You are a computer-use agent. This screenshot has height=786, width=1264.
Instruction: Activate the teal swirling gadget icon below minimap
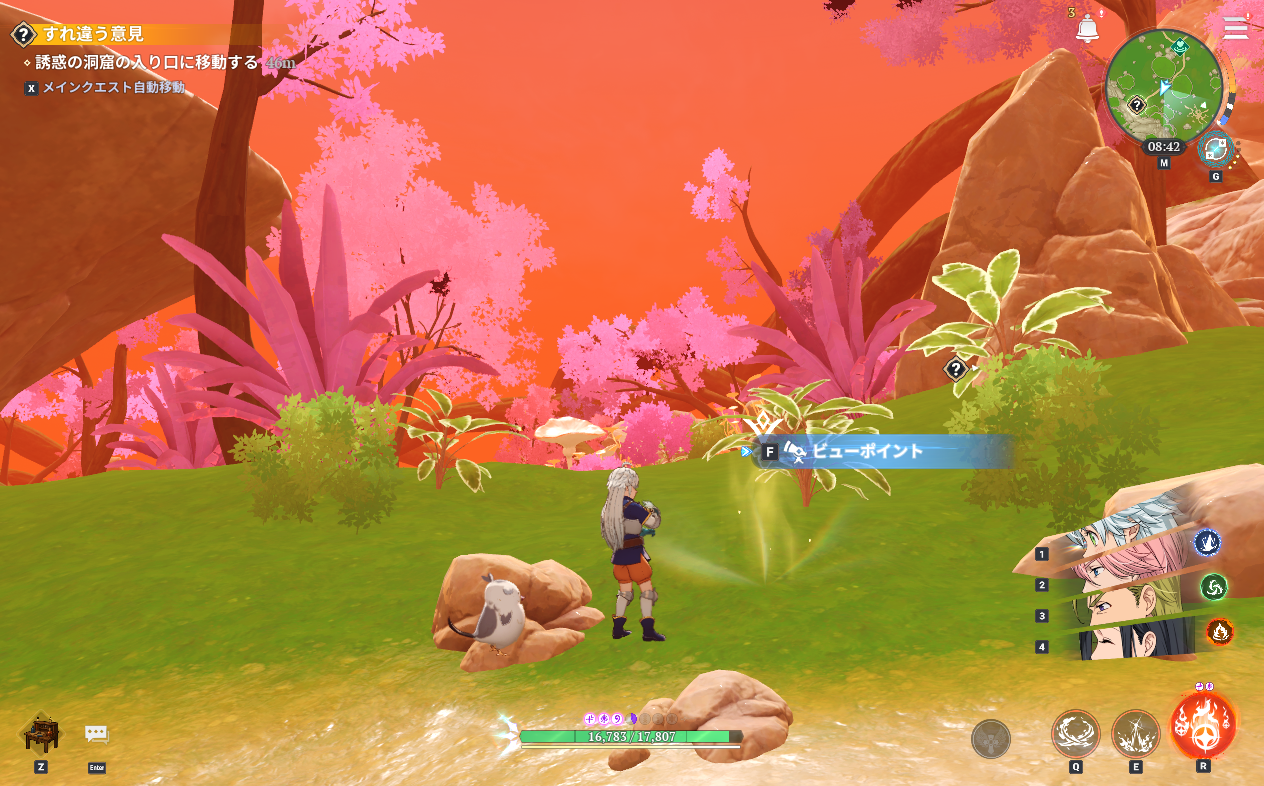tap(1216, 150)
